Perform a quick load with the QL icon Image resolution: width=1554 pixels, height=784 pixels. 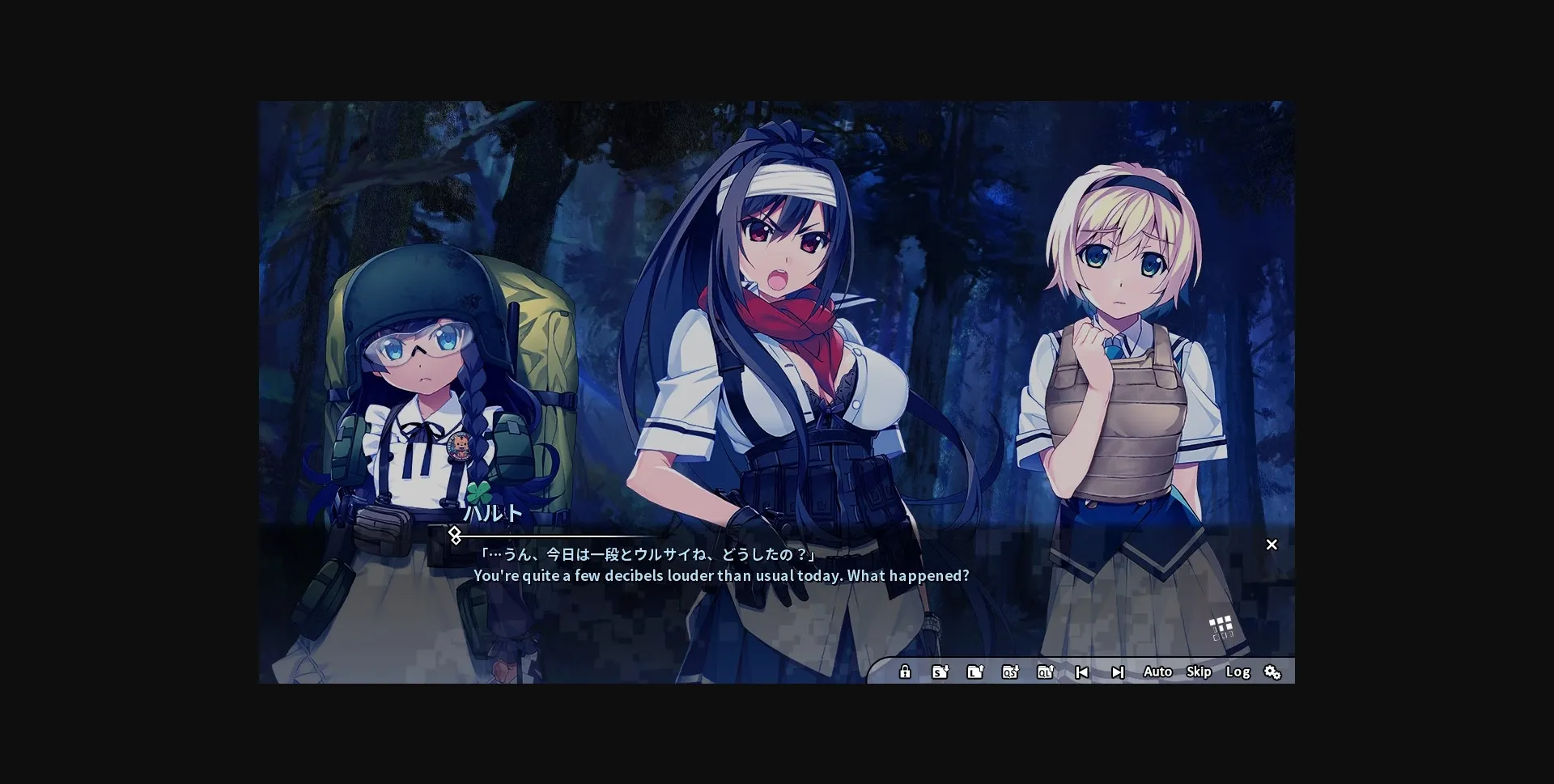coord(1047,672)
